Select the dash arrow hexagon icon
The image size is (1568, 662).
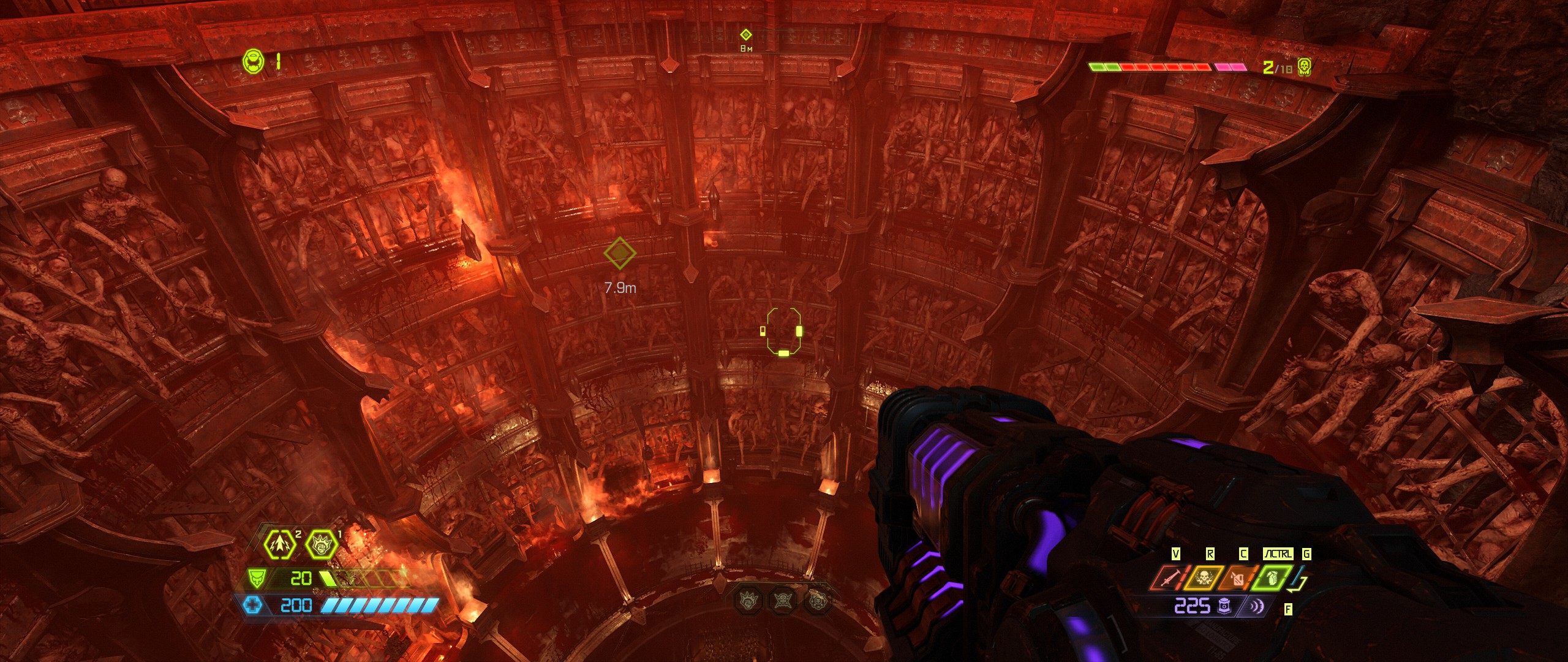tap(280, 544)
